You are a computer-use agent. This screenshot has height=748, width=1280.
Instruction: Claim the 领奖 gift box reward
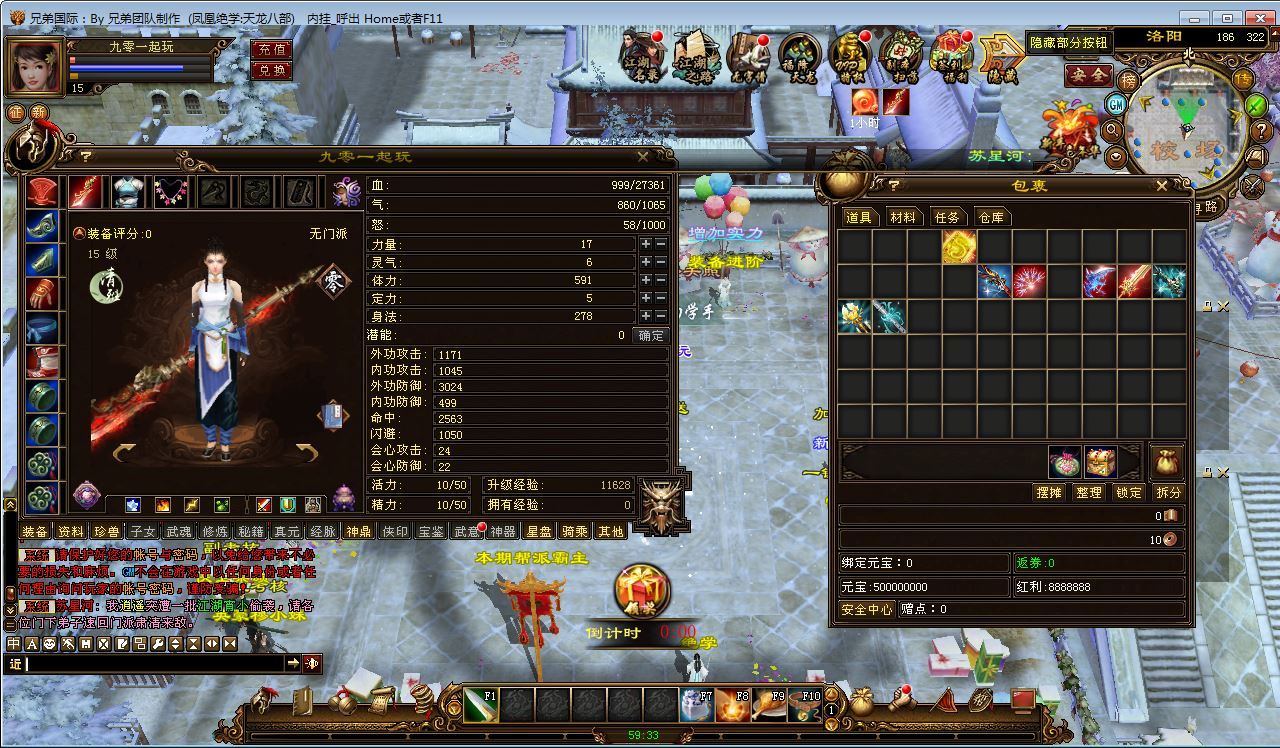pos(641,591)
